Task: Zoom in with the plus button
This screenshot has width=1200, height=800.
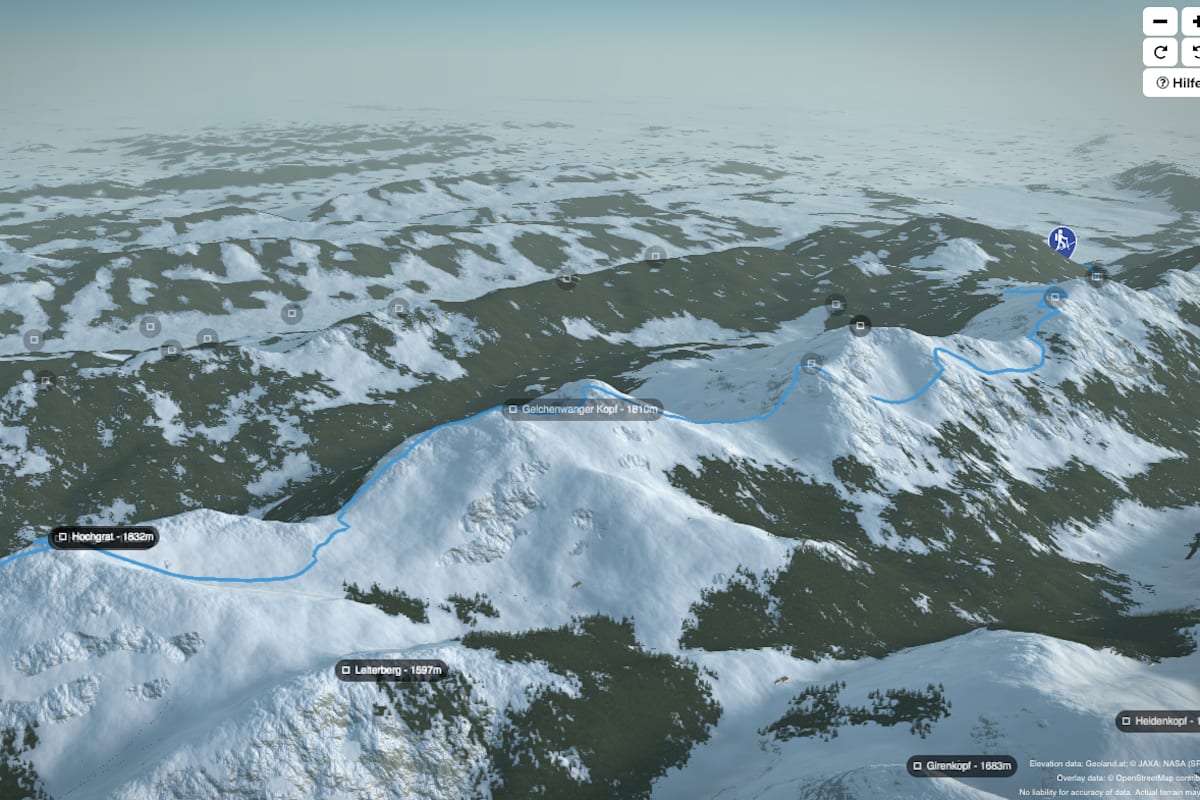Action: (x=1190, y=21)
